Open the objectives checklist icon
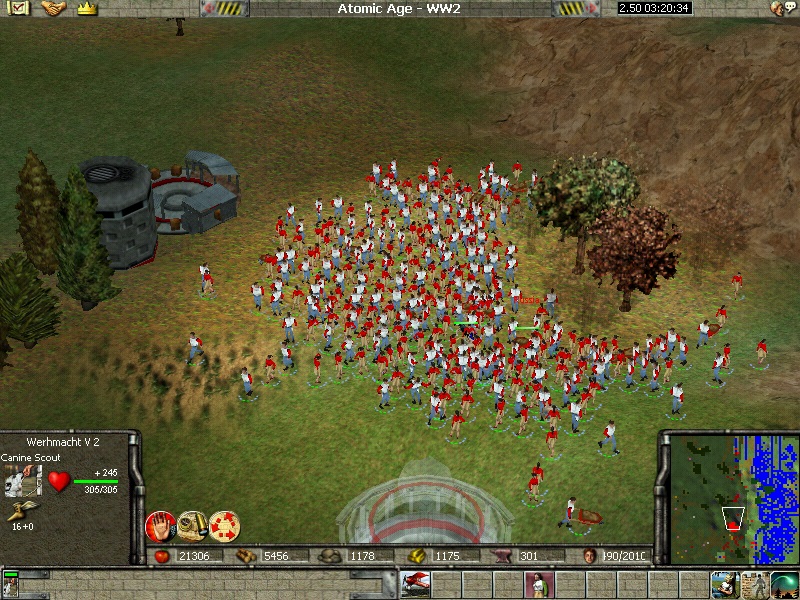The image size is (800, 600). point(19,8)
